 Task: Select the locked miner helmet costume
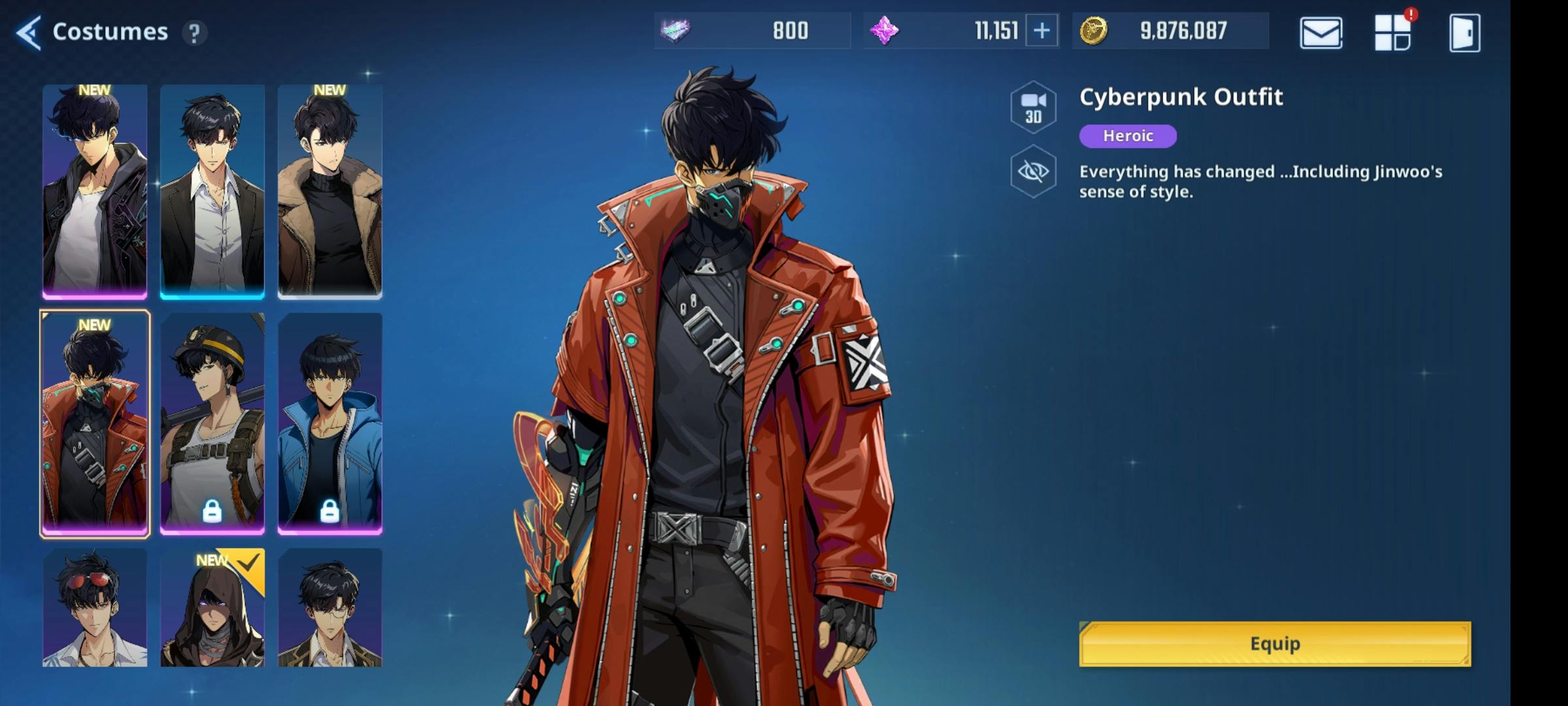(x=212, y=424)
